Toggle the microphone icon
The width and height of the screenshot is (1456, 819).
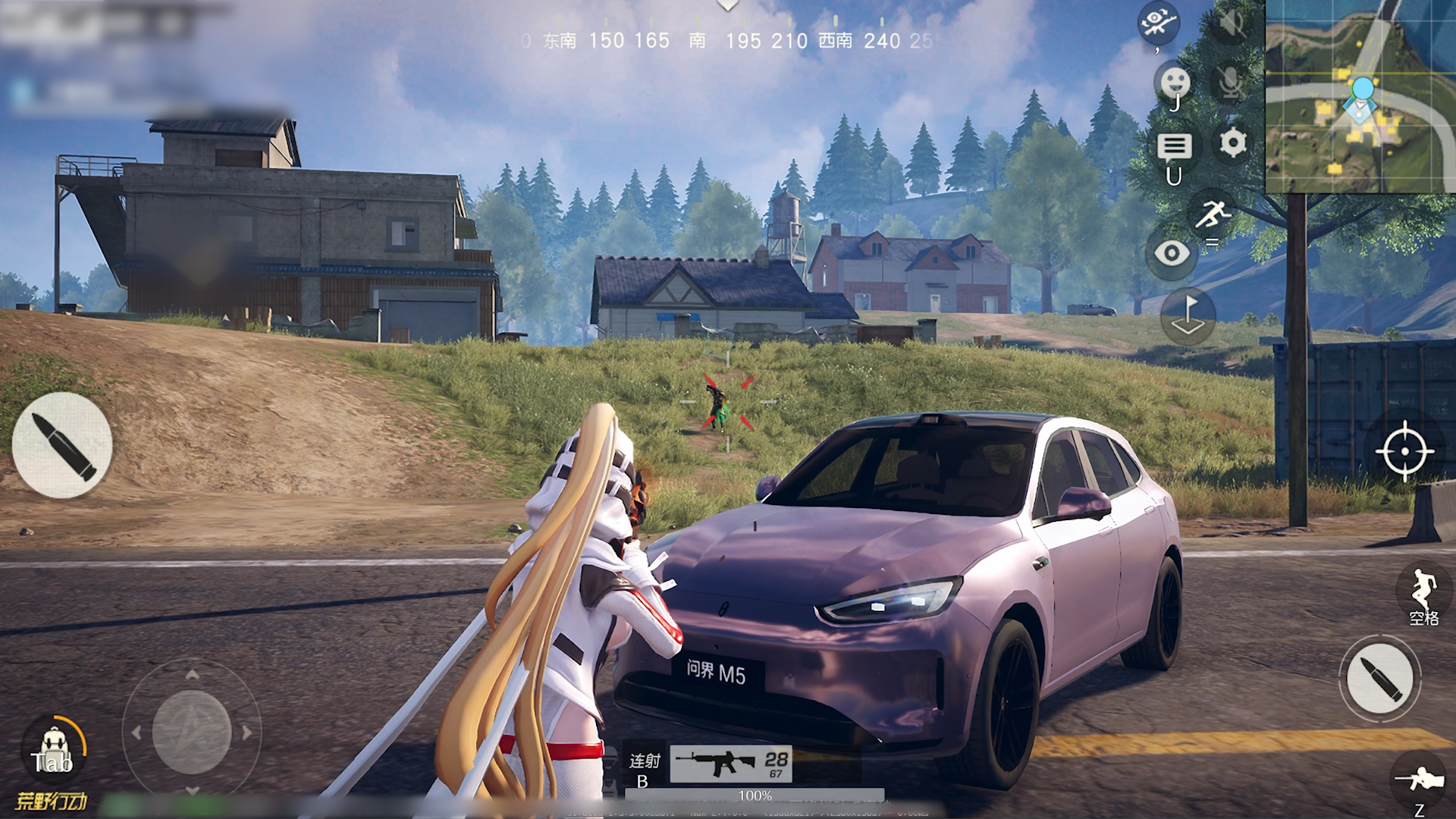coord(1231,82)
